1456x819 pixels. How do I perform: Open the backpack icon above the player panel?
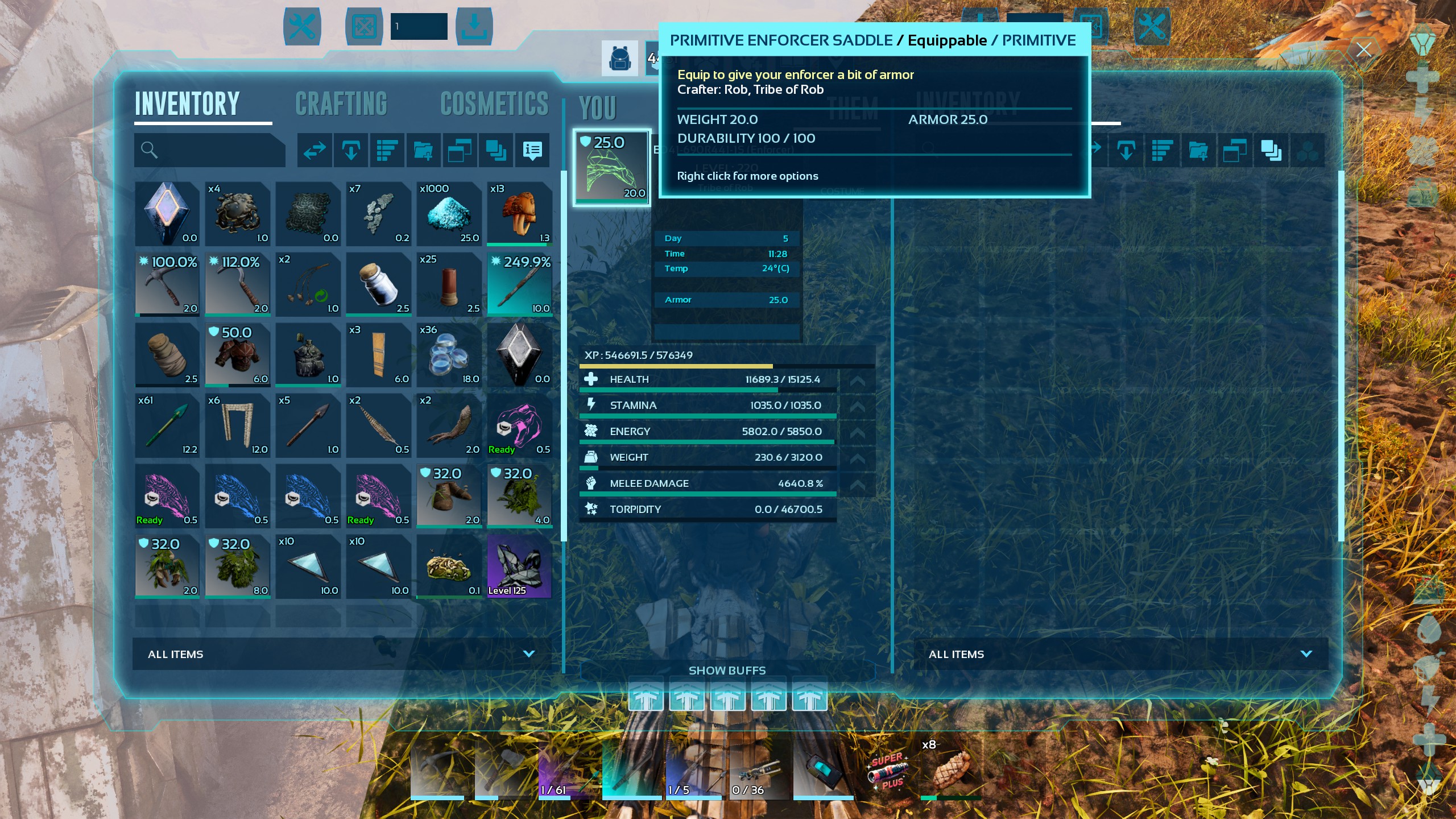pos(620,59)
